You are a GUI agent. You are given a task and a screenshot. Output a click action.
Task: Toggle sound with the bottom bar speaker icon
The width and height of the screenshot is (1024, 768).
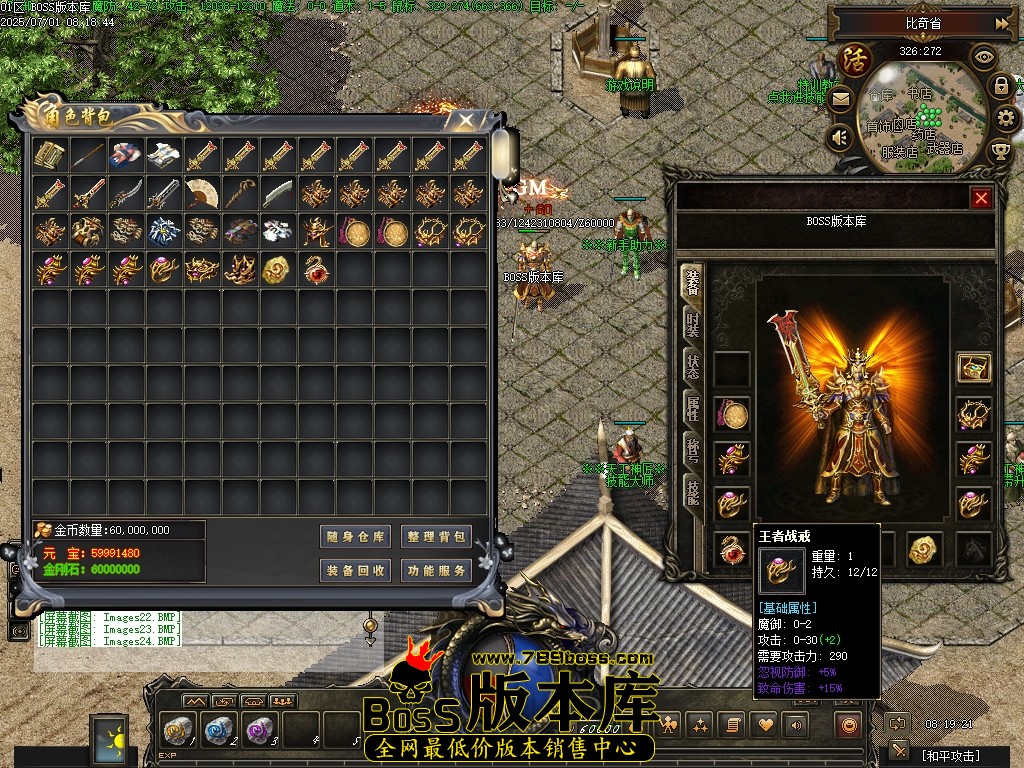pos(797,724)
